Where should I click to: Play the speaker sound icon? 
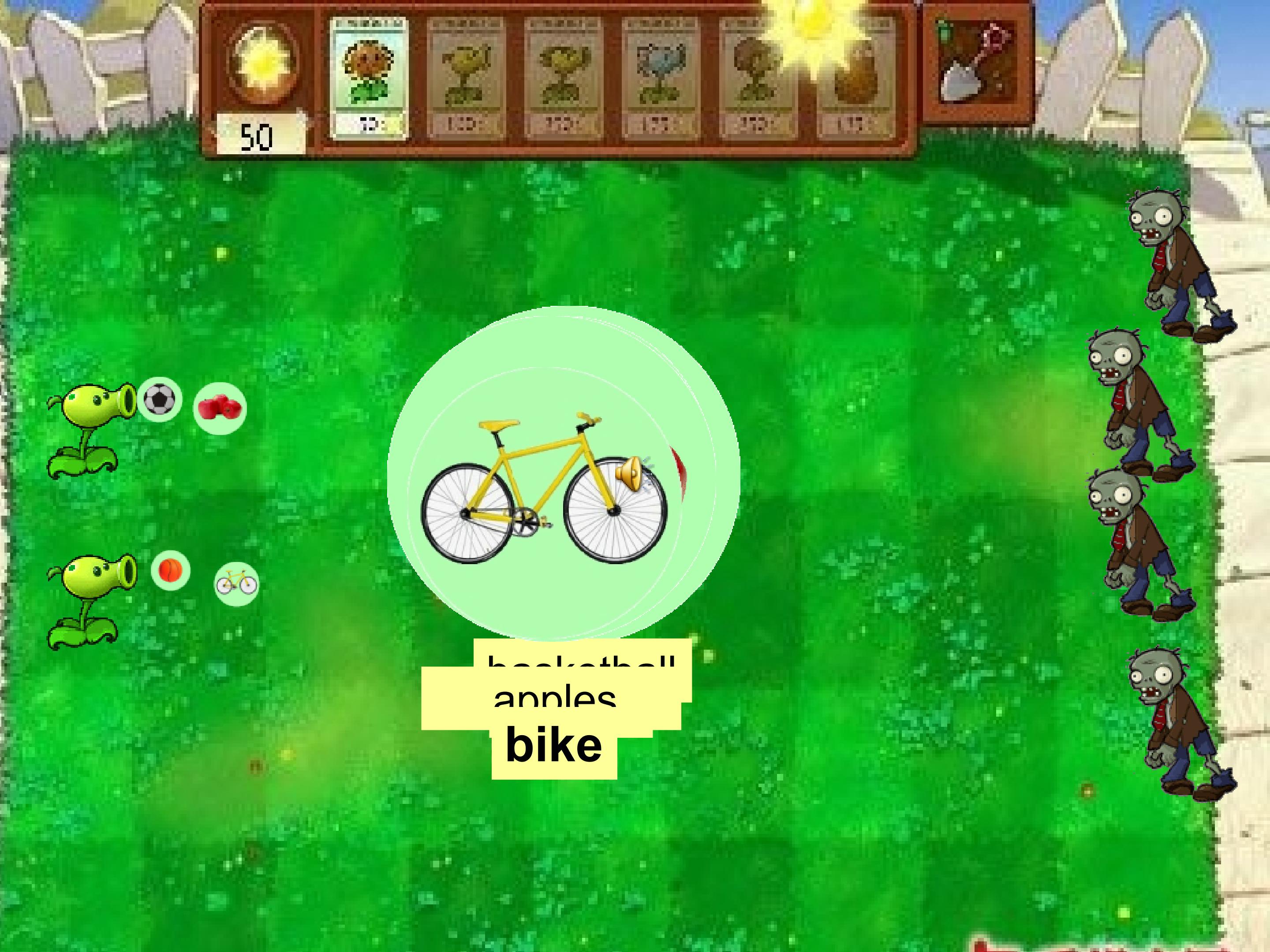tap(630, 473)
